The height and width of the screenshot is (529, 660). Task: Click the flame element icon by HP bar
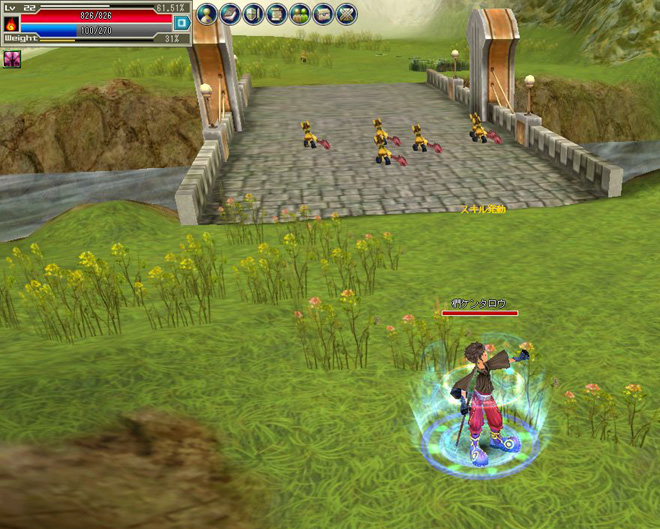click(x=11, y=23)
